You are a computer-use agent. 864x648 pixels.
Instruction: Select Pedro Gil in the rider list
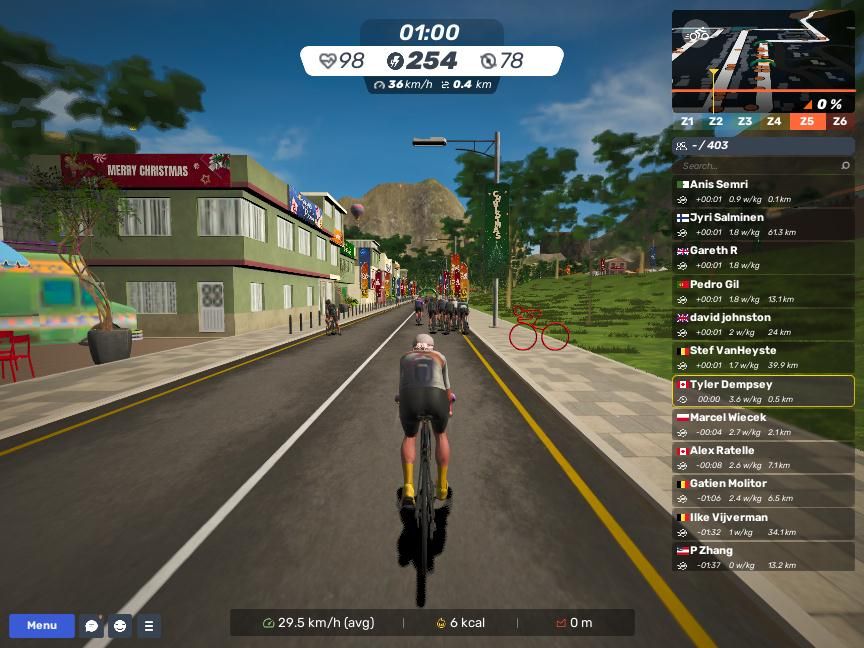pyautogui.click(x=763, y=291)
